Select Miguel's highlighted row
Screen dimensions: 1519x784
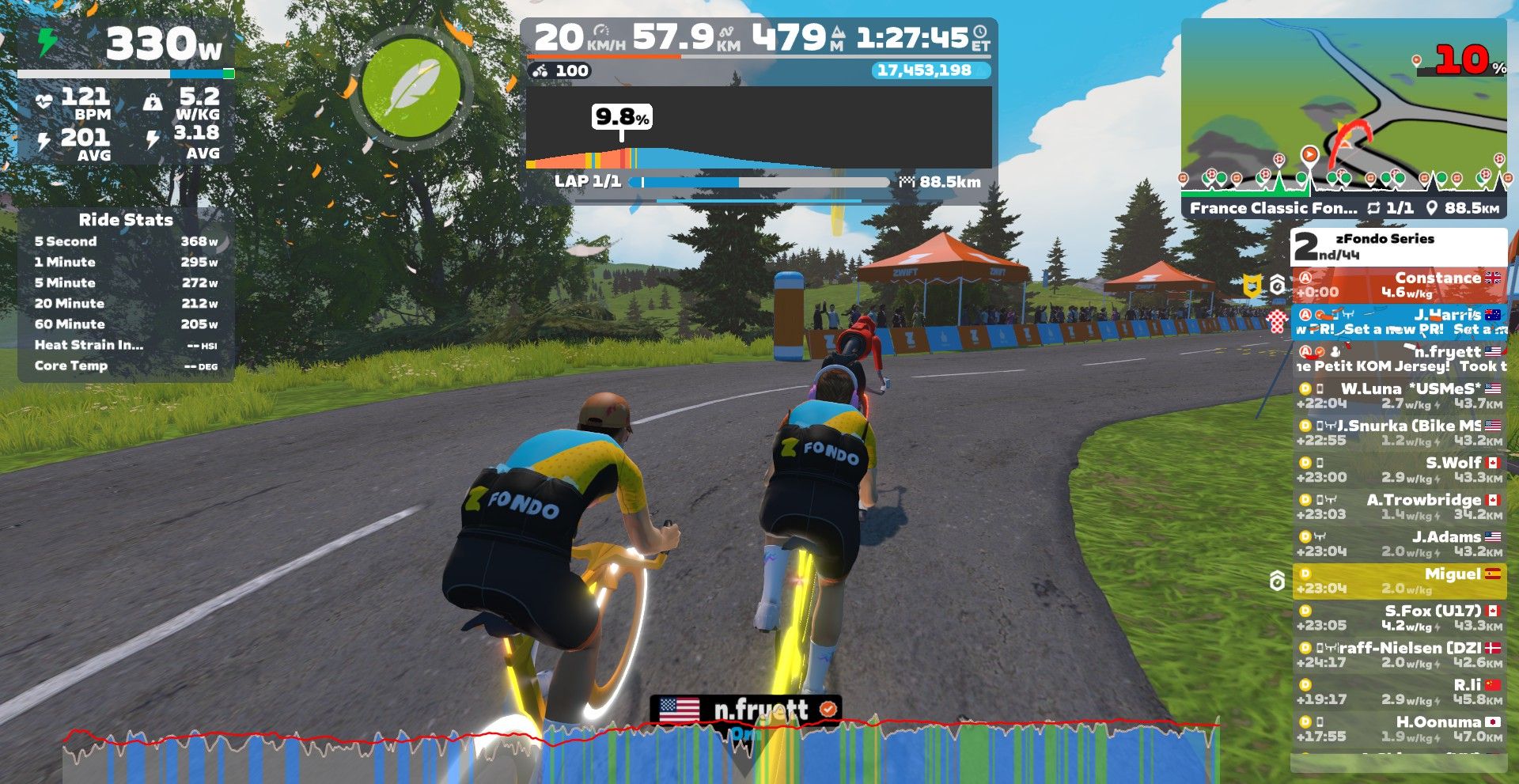(x=1399, y=581)
